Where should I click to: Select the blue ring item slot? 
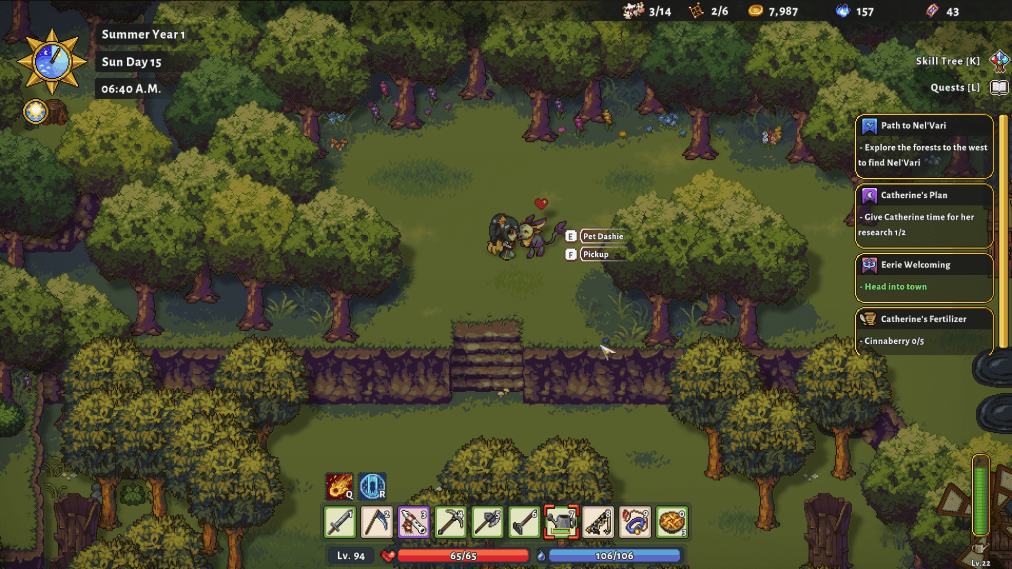(x=635, y=522)
